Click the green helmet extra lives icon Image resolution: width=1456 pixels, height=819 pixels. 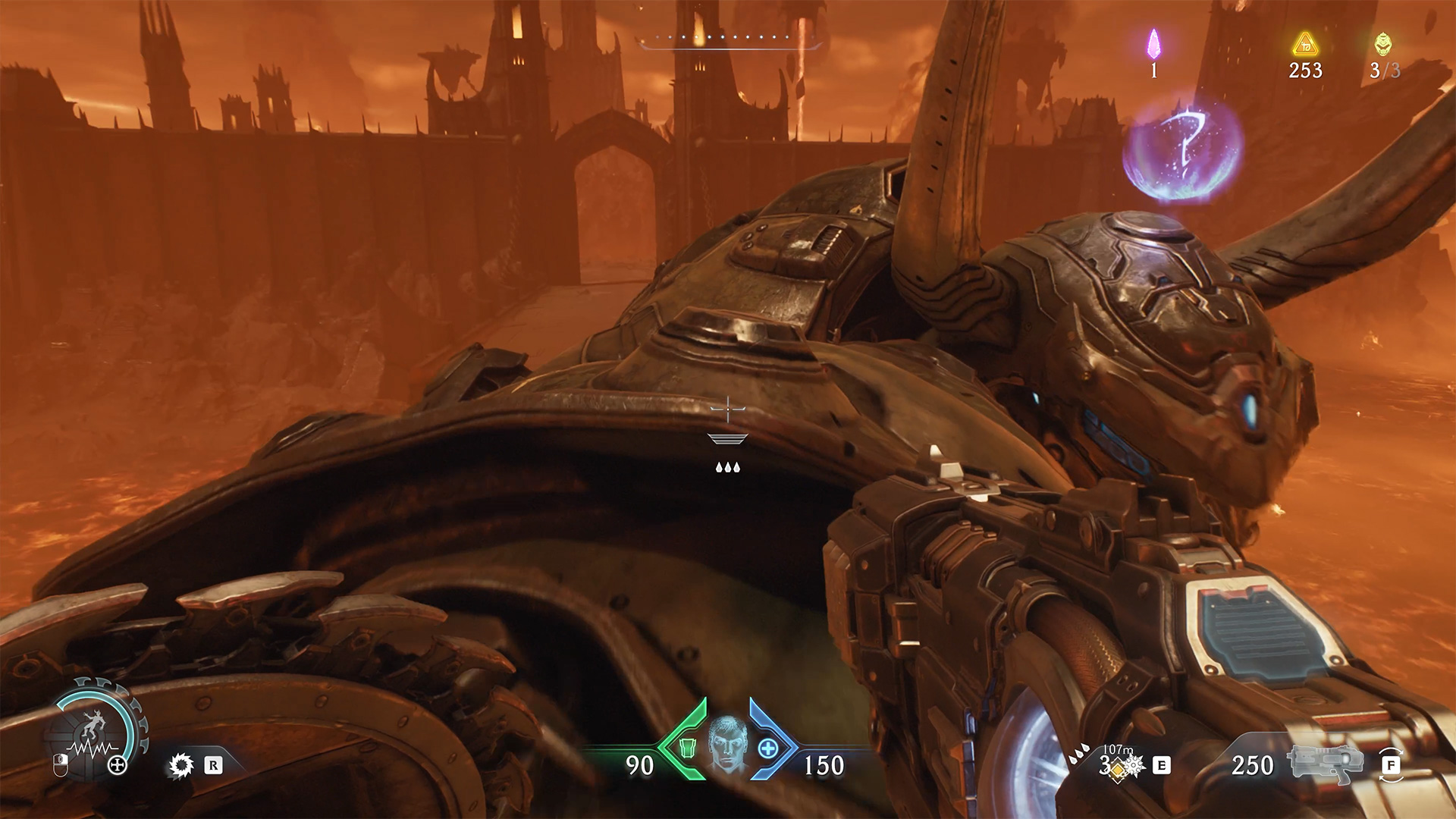point(1383,44)
